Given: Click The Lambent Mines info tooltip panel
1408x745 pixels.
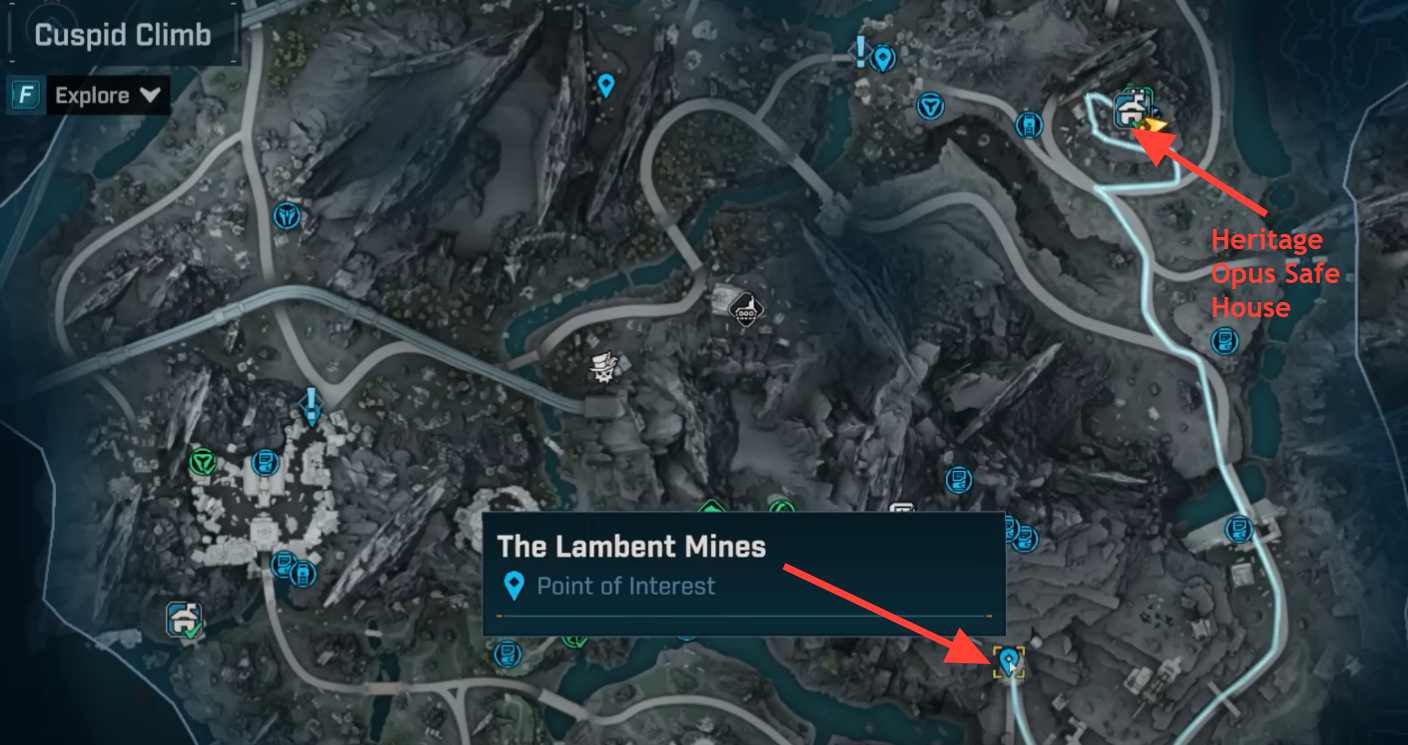Looking at the screenshot, I should pos(744,570).
